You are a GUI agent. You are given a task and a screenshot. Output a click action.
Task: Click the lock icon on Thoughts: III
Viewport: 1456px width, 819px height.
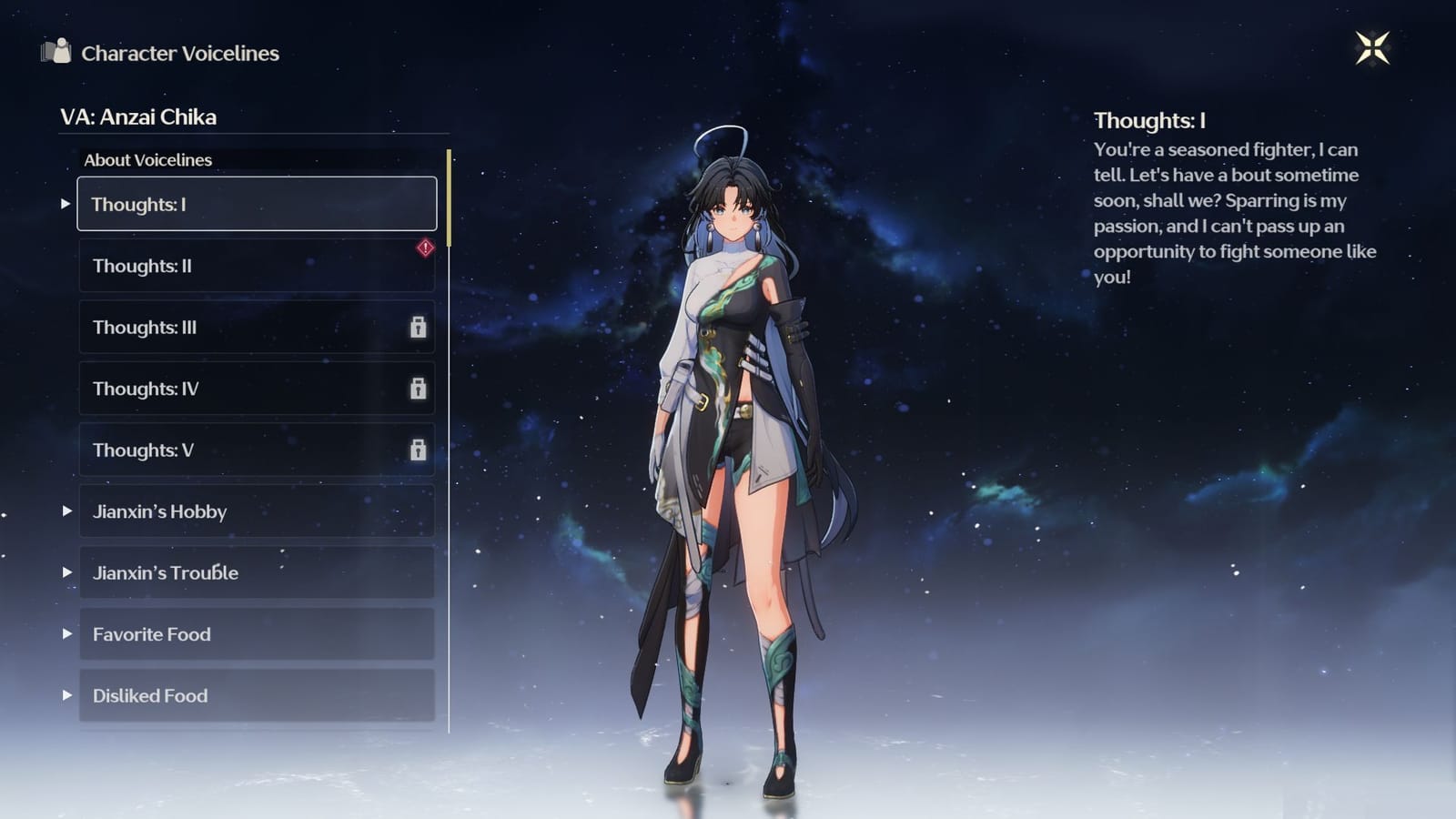click(419, 328)
